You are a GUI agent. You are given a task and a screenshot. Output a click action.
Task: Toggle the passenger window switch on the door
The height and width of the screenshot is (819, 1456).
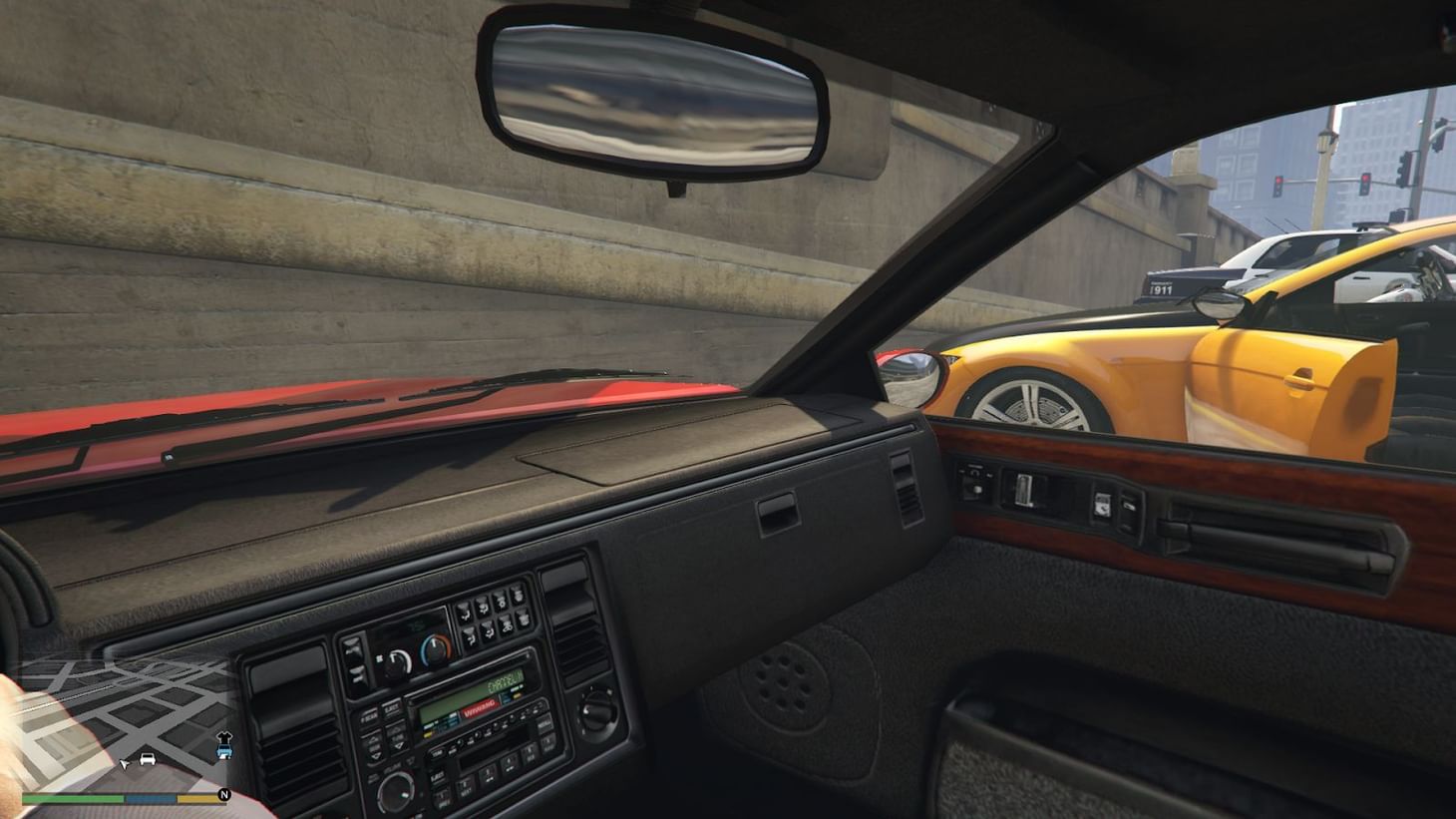(1023, 490)
